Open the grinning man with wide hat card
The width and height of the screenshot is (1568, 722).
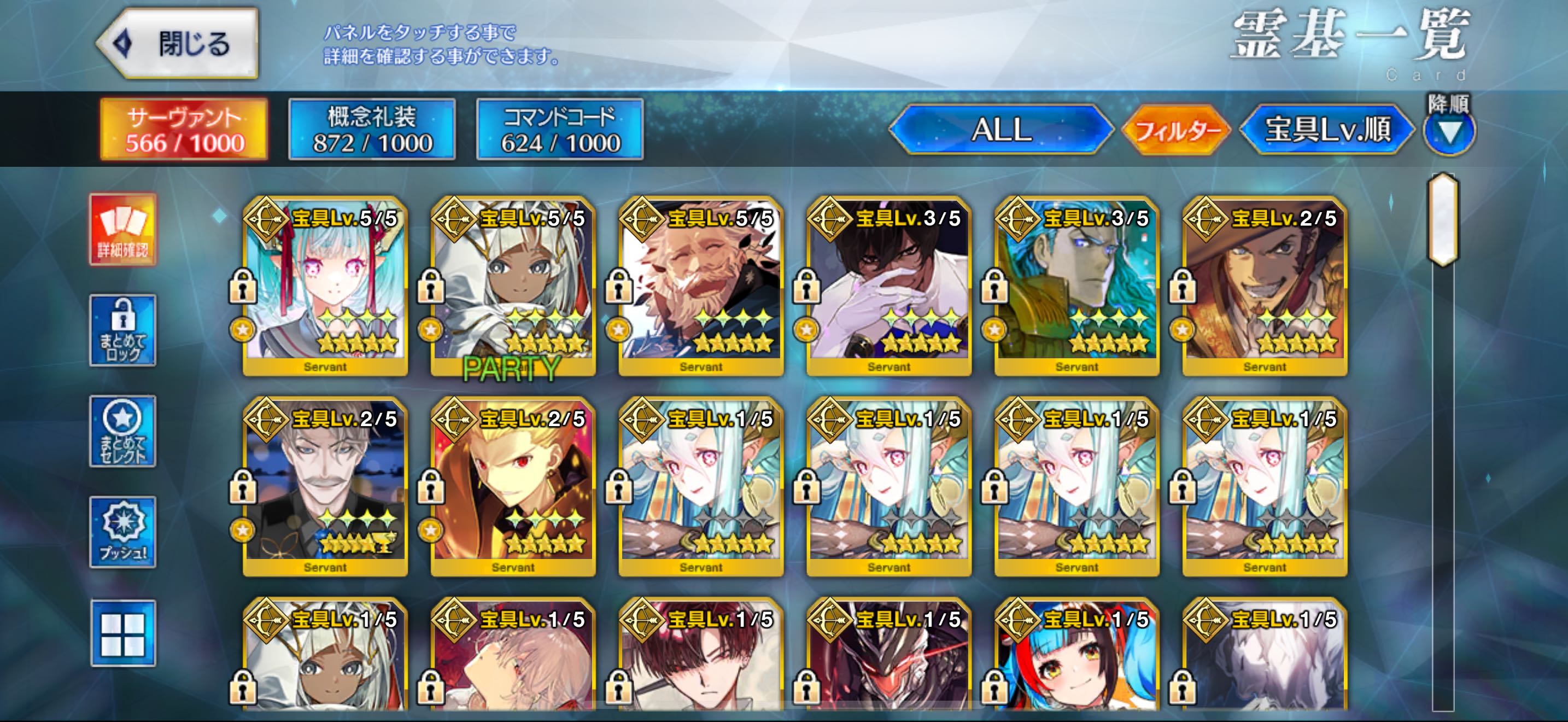pyautogui.click(x=1265, y=286)
